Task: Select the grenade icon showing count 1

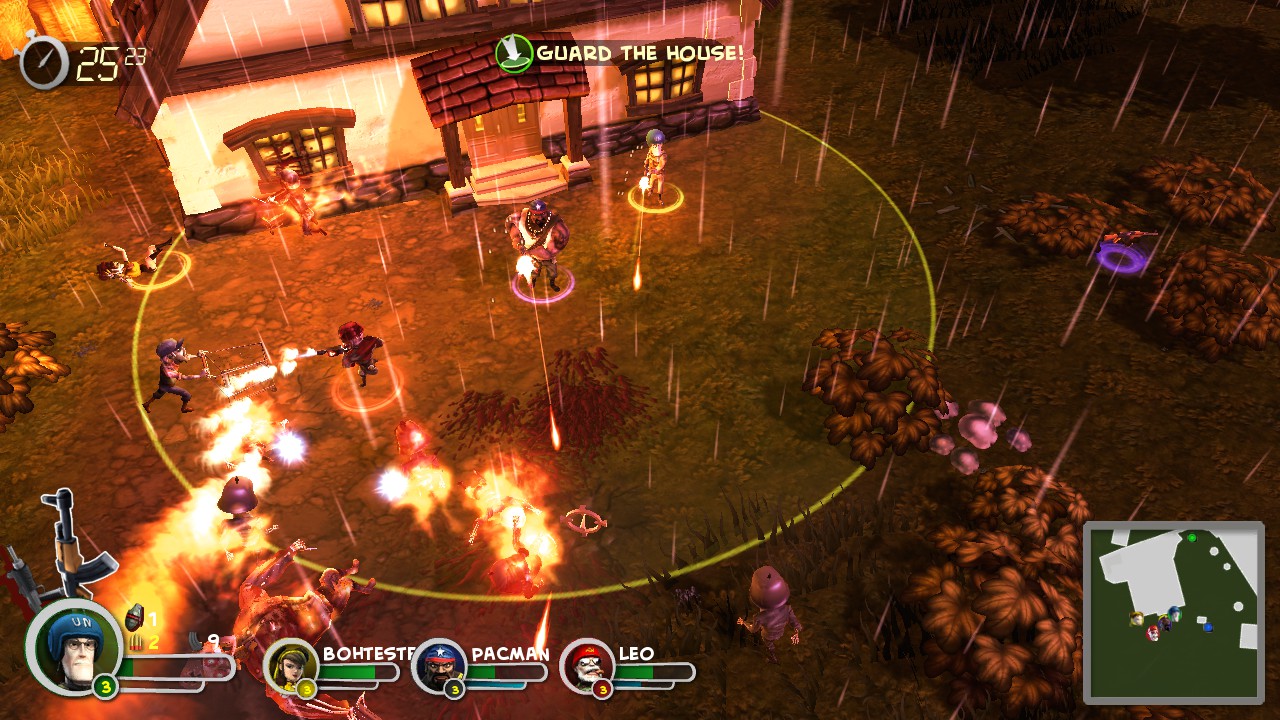Action: coord(134,616)
